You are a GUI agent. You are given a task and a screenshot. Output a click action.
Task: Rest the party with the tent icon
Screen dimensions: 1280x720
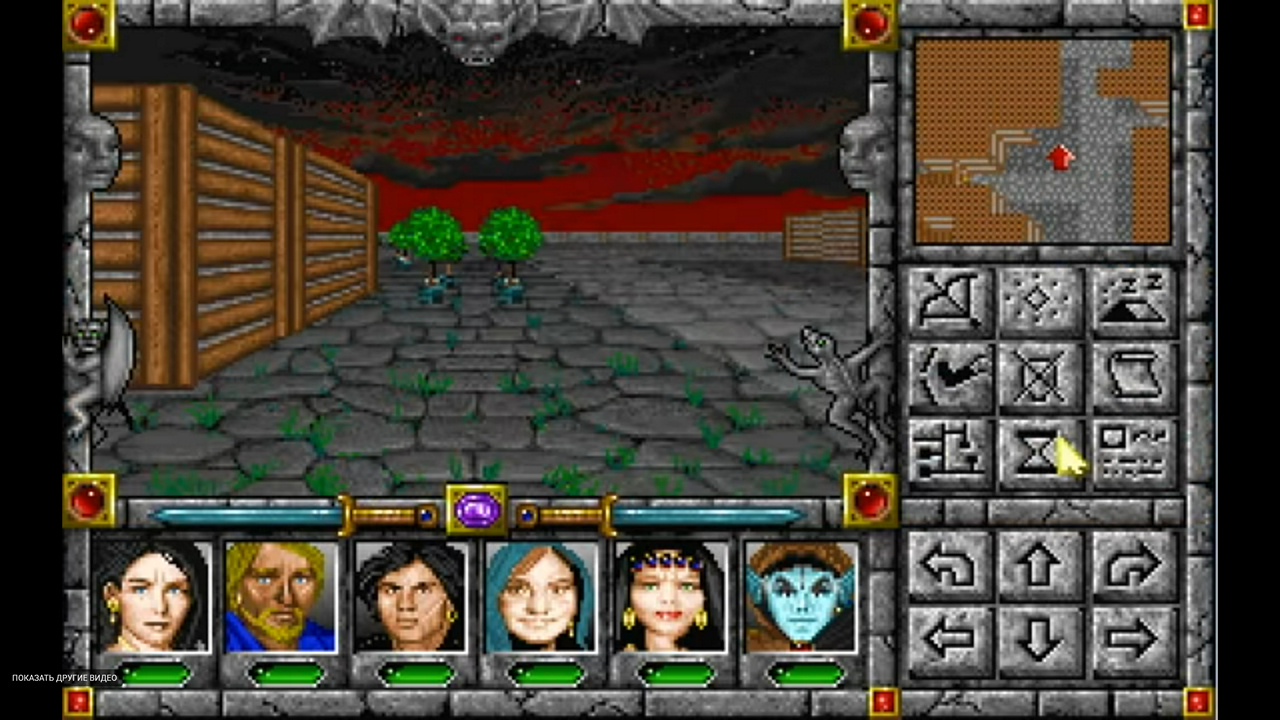tap(1134, 302)
